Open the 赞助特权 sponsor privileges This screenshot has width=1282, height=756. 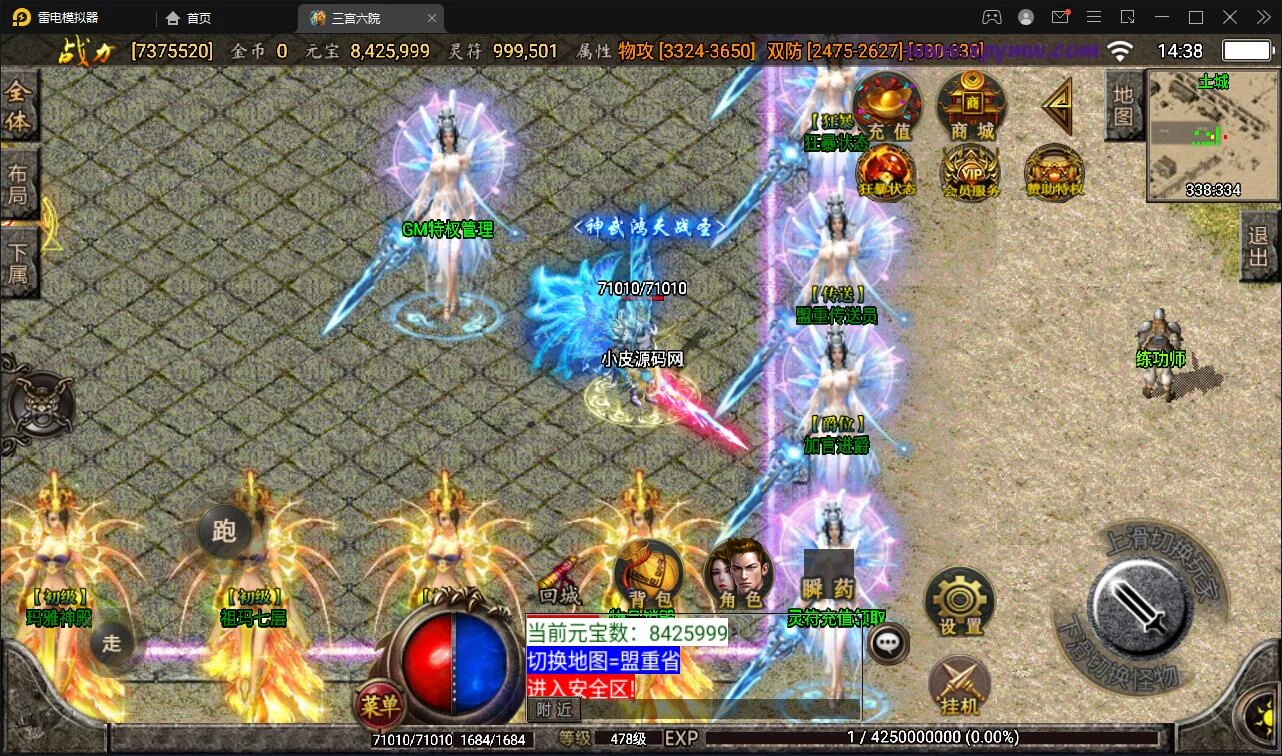(x=1054, y=171)
